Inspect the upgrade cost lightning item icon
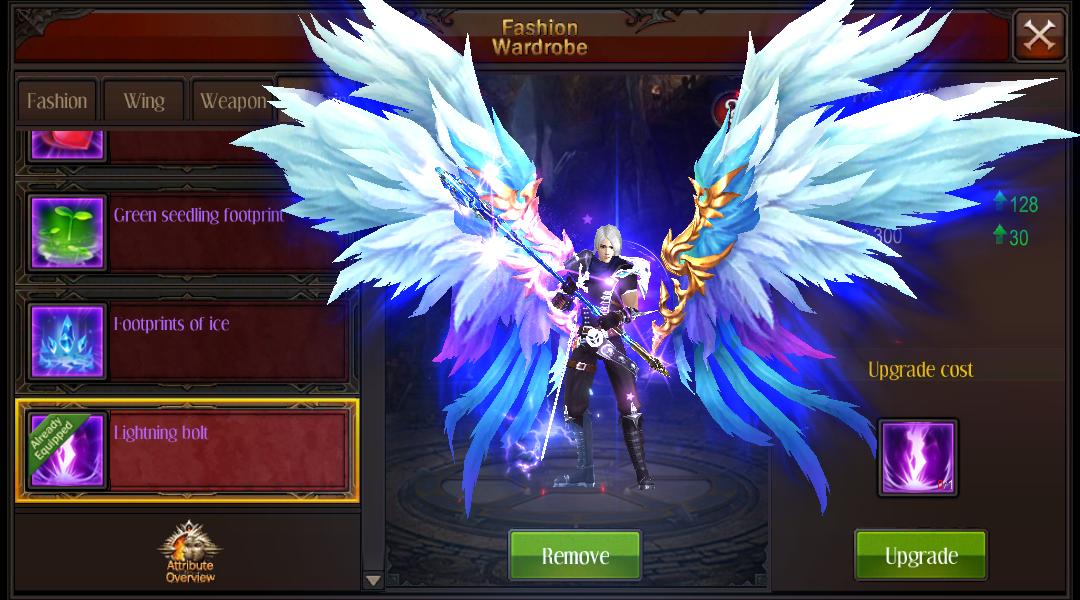Screen dimensions: 1080x600 (x=918, y=457)
